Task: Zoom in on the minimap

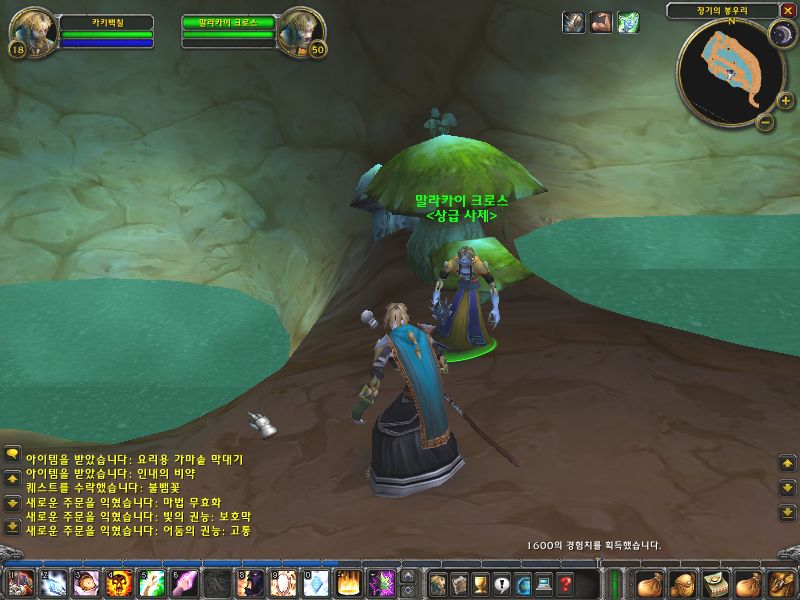Action: [785, 100]
